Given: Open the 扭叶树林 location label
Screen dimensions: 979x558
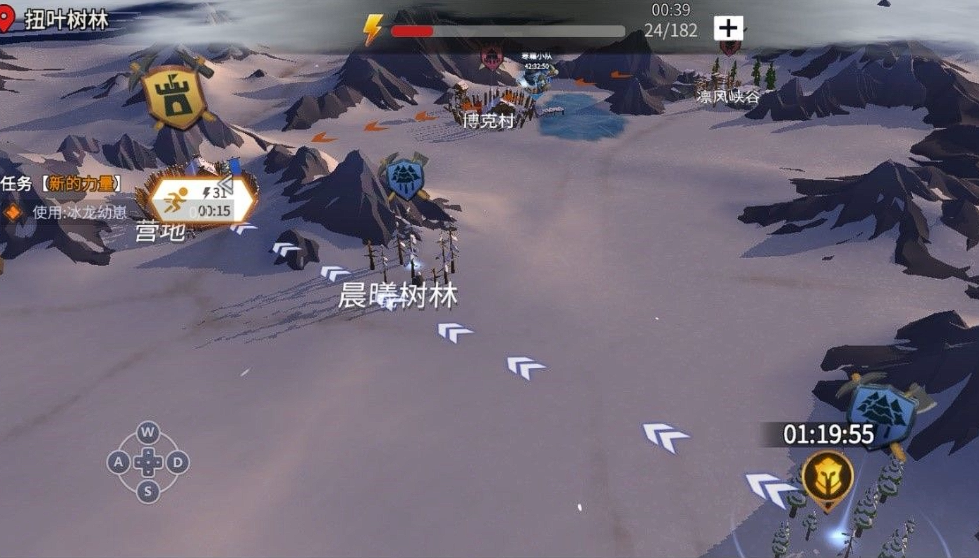Looking at the screenshot, I should tap(66, 20).
